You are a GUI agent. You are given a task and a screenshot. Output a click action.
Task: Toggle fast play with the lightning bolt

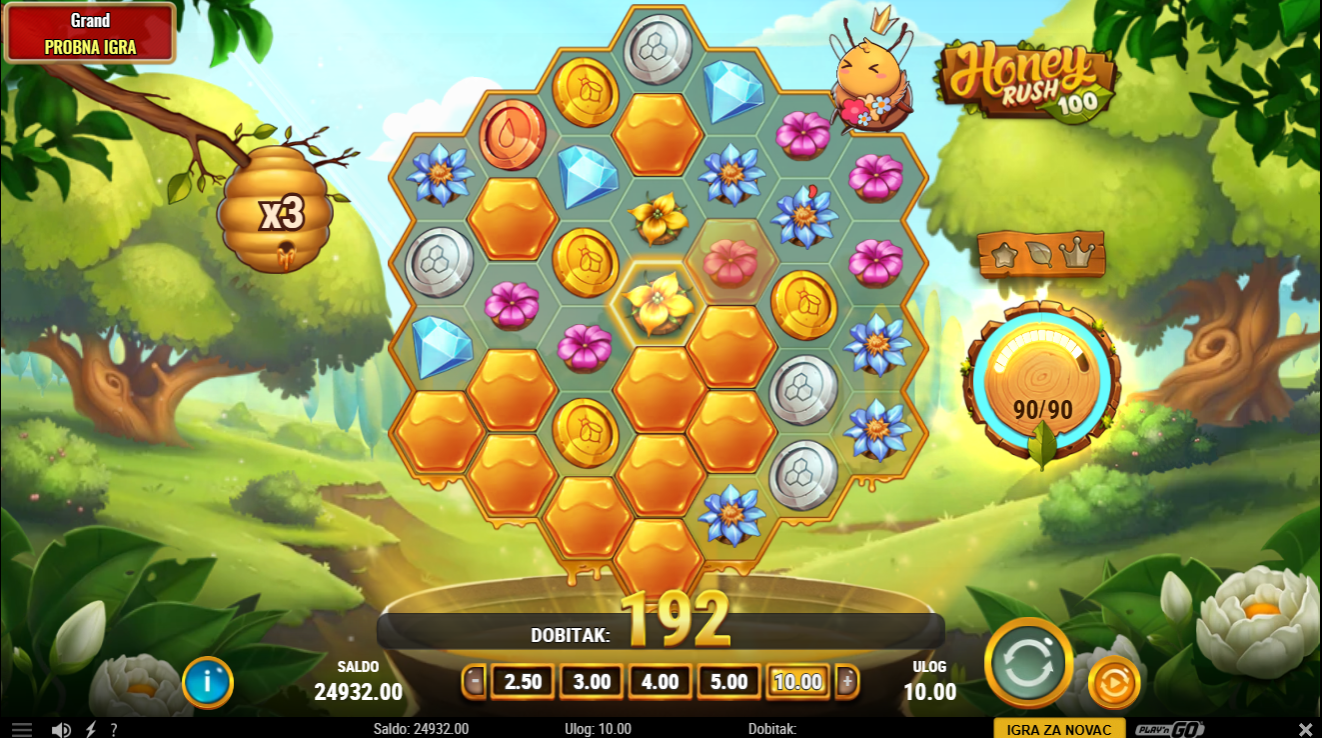91,729
